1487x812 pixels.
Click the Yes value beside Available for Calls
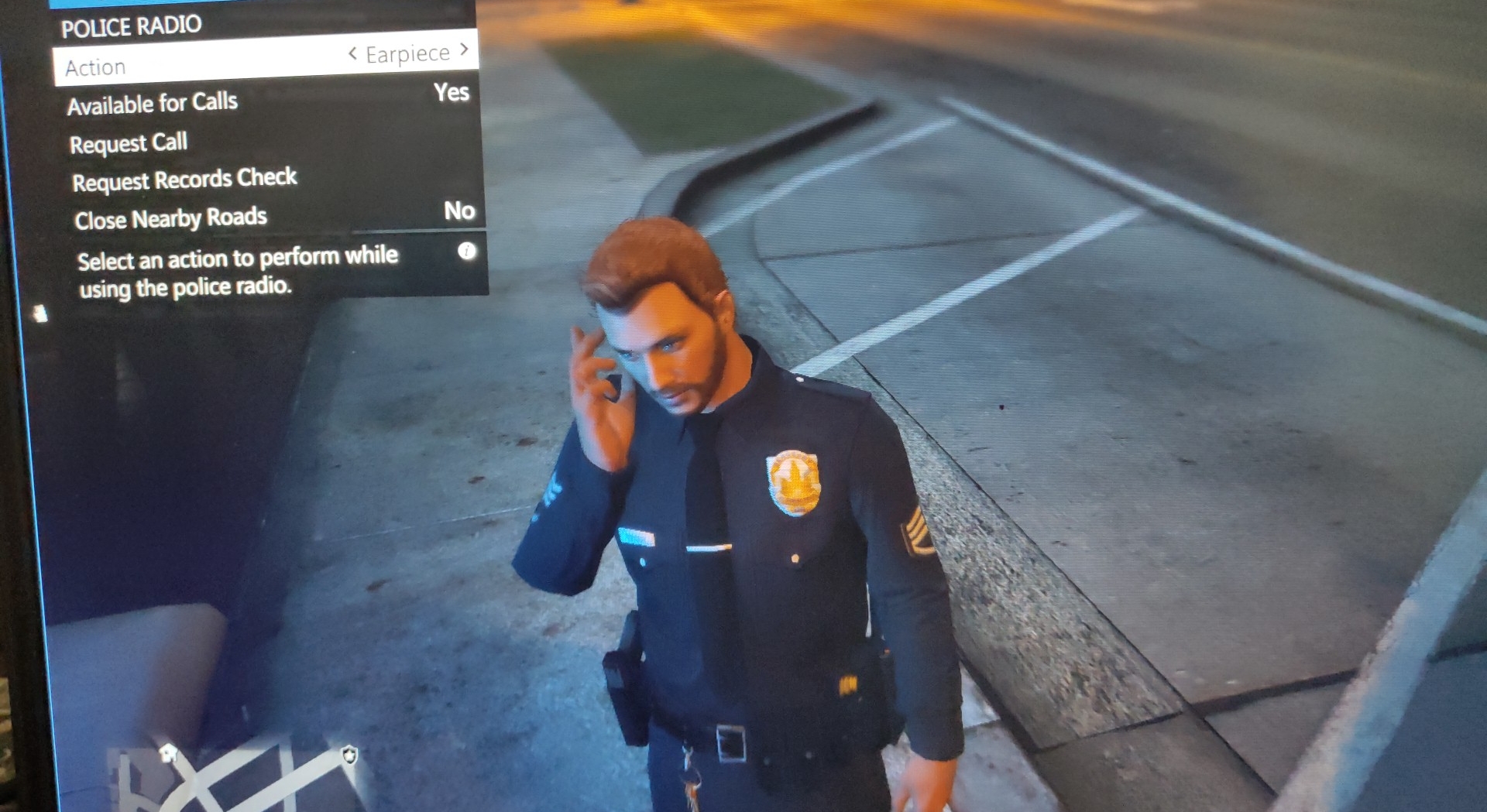452,93
